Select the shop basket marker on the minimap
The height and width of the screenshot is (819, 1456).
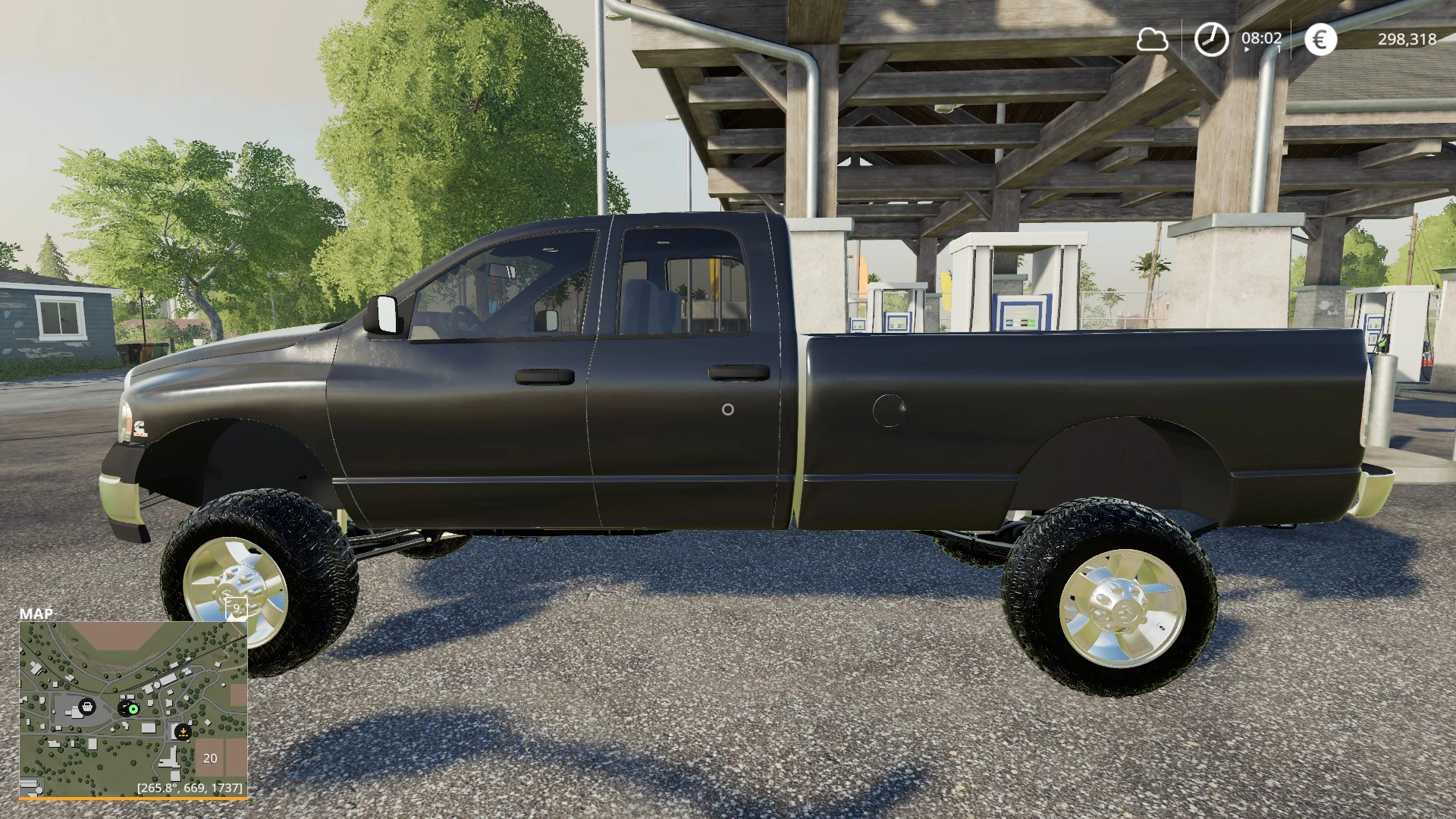[x=86, y=707]
